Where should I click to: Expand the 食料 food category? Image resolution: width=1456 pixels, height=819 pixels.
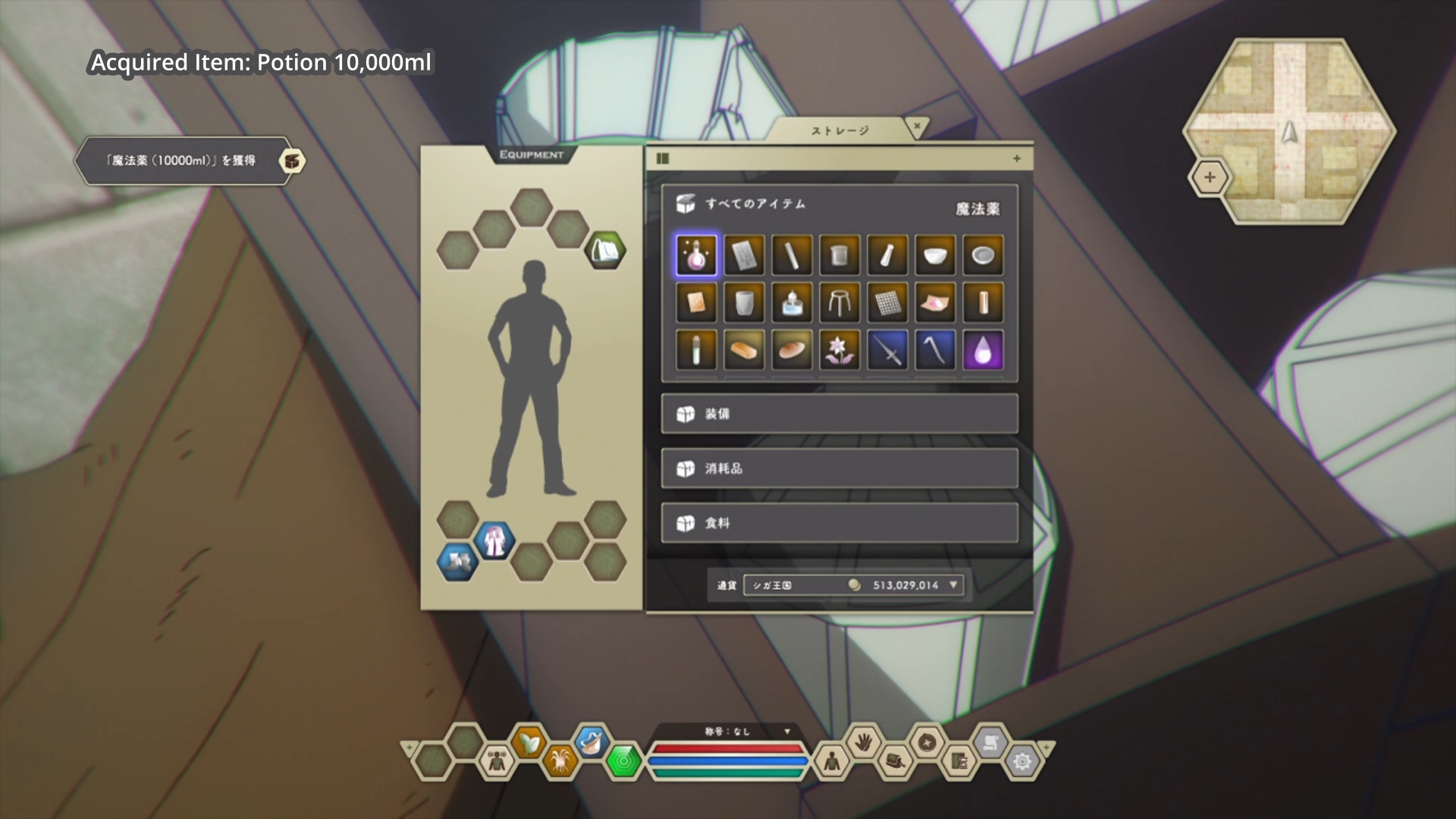[x=839, y=522]
